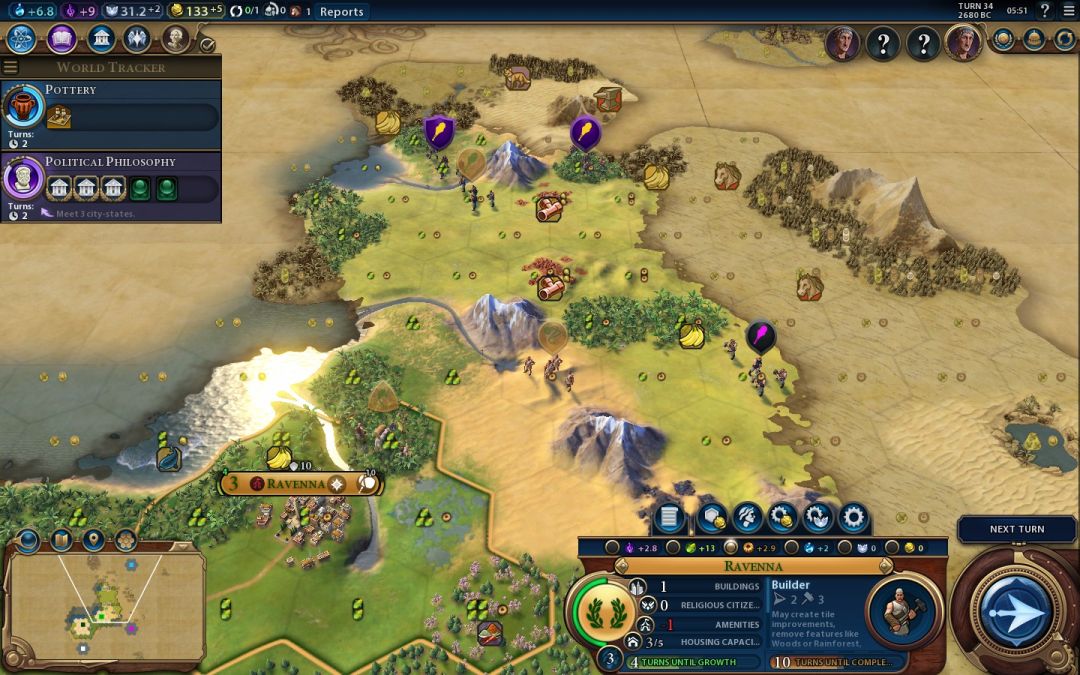The image size is (1080, 675).
Task: Click the Next Turn button
Action: [x=1016, y=529]
